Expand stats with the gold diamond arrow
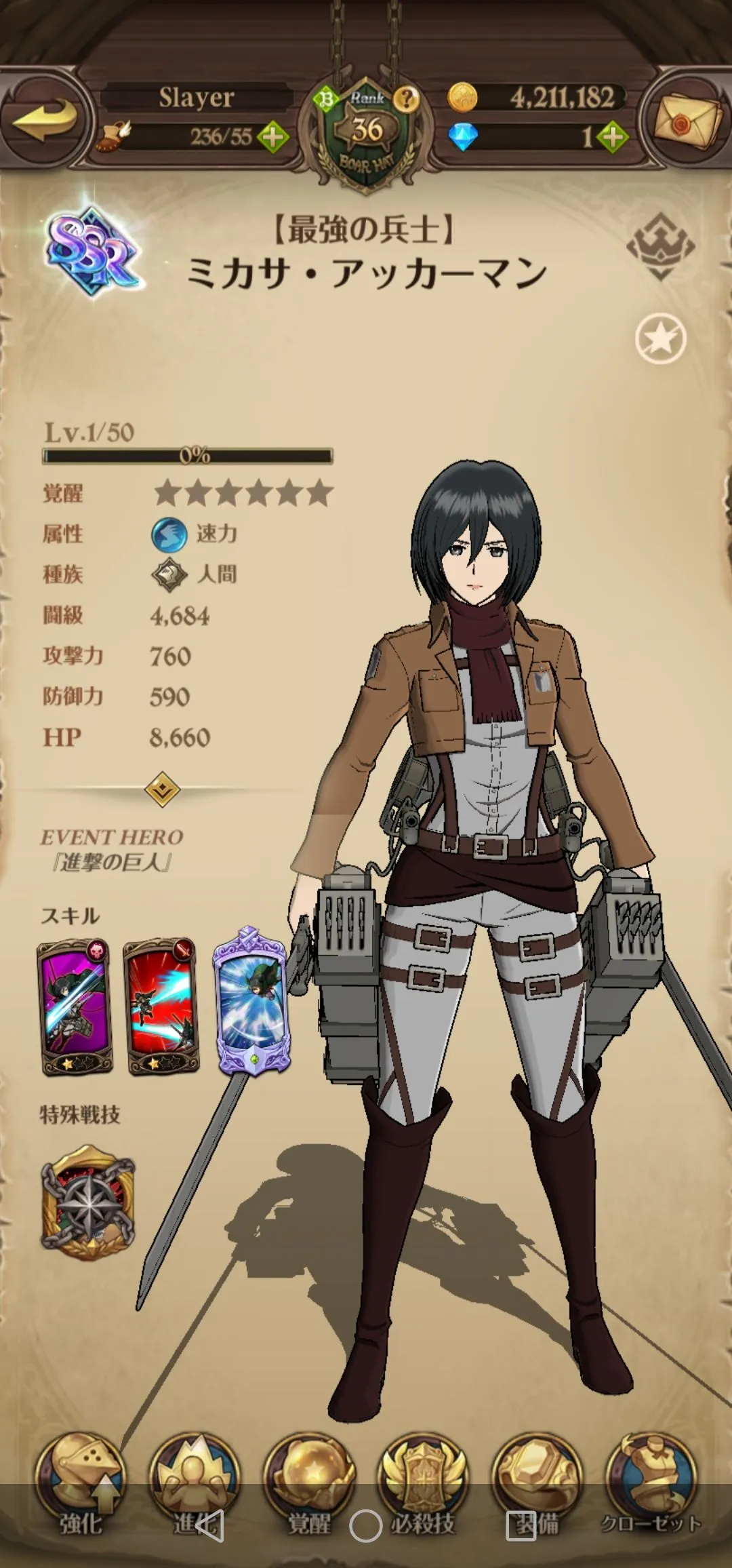Screen dimensions: 732x1568 (163, 789)
